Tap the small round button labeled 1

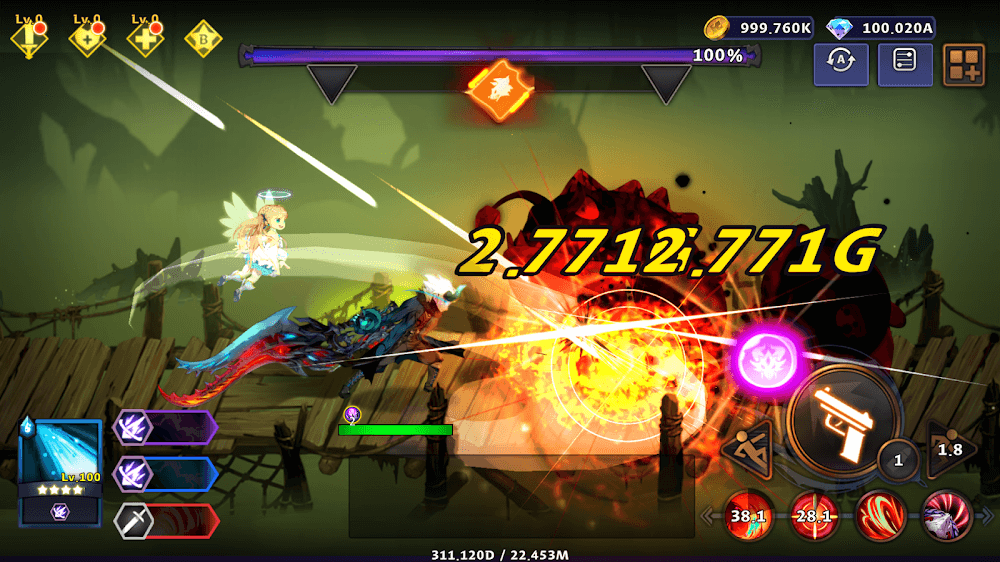(x=898, y=460)
